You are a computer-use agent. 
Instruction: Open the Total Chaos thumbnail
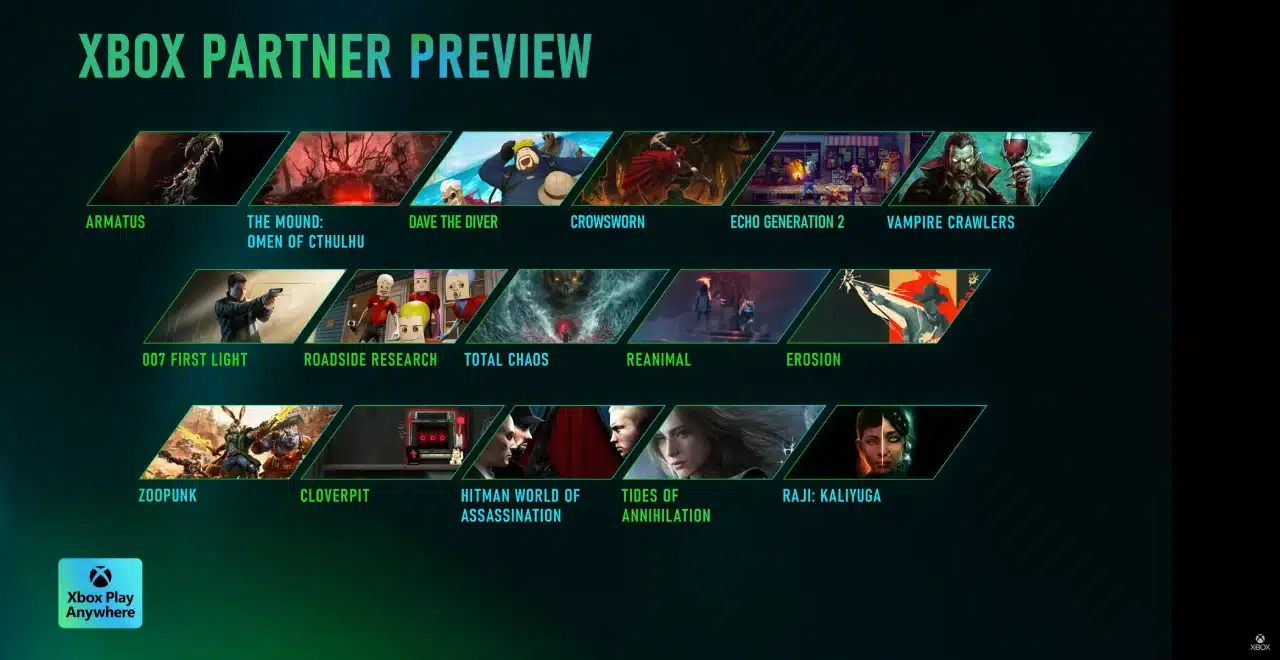tap(566, 306)
